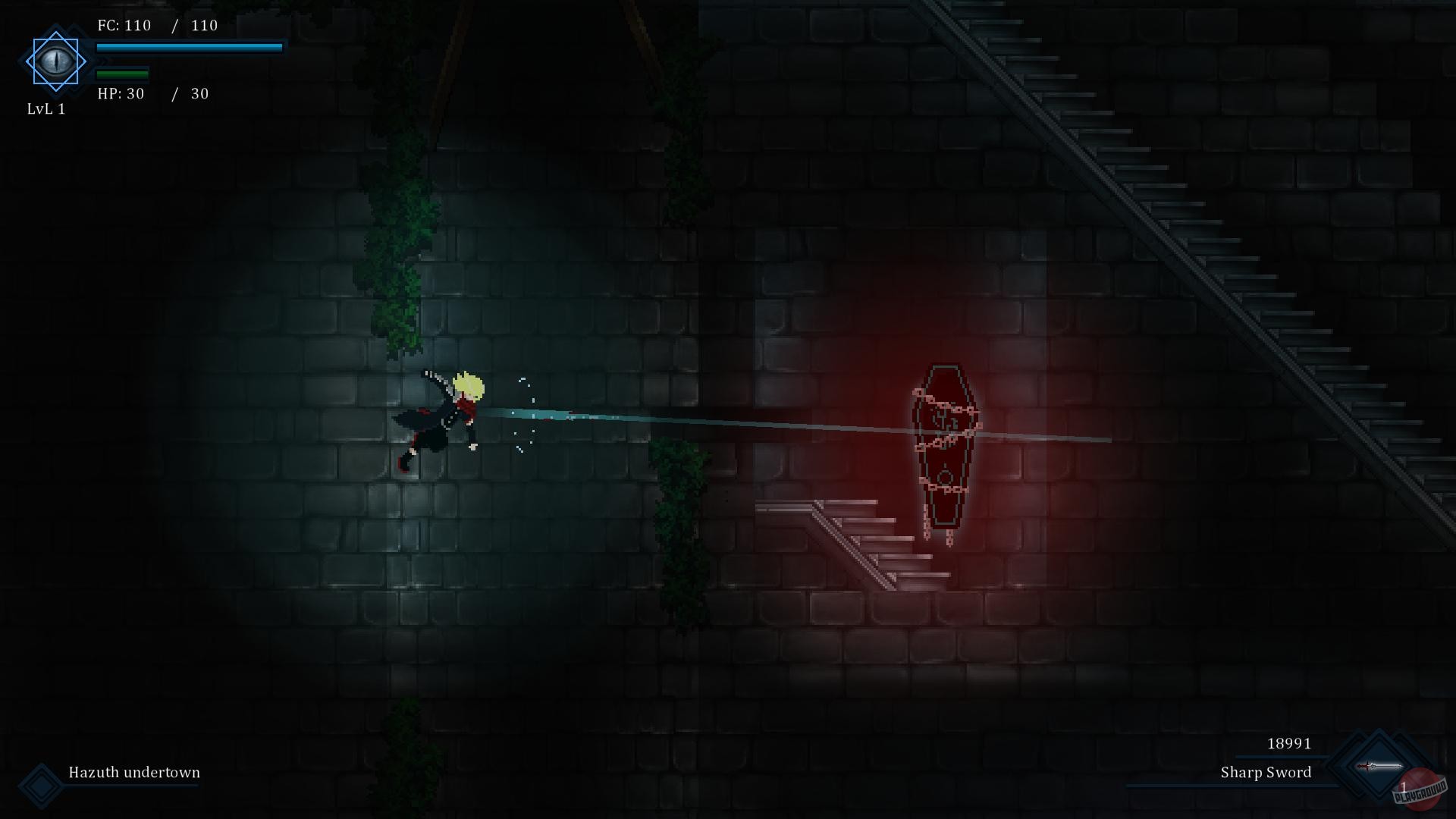Open the Hazuth undertown location label
Screen dimensions: 1456x819
pos(133,773)
